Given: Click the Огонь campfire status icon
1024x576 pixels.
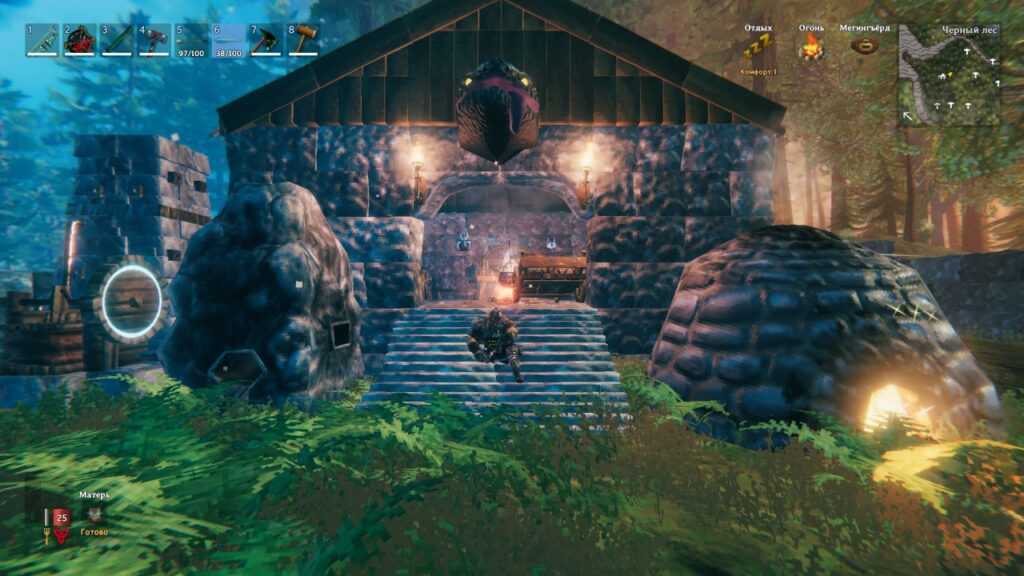Looking at the screenshot, I should [811, 46].
